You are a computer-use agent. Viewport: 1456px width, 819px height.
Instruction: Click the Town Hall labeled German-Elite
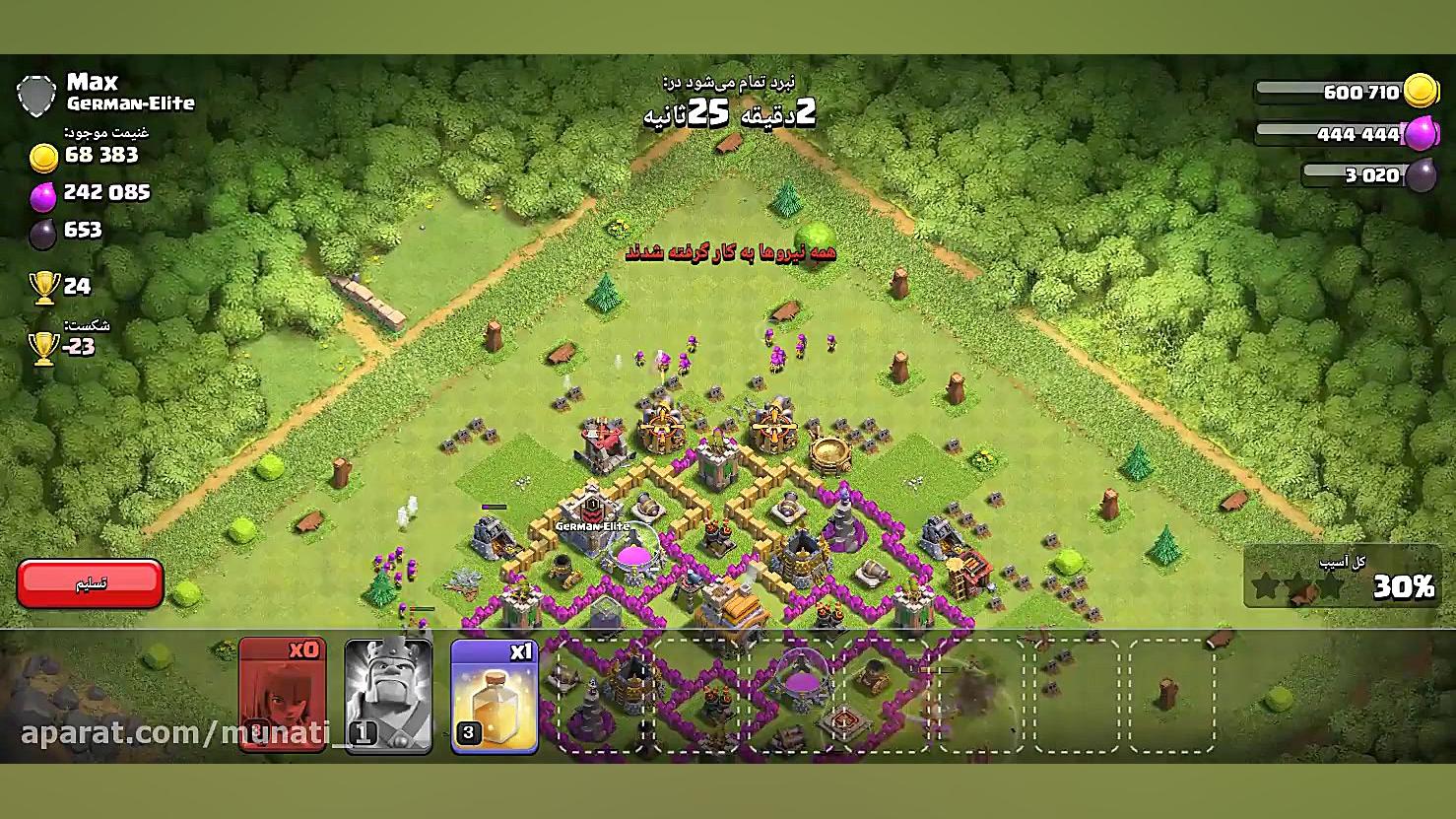tap(592, 522)
